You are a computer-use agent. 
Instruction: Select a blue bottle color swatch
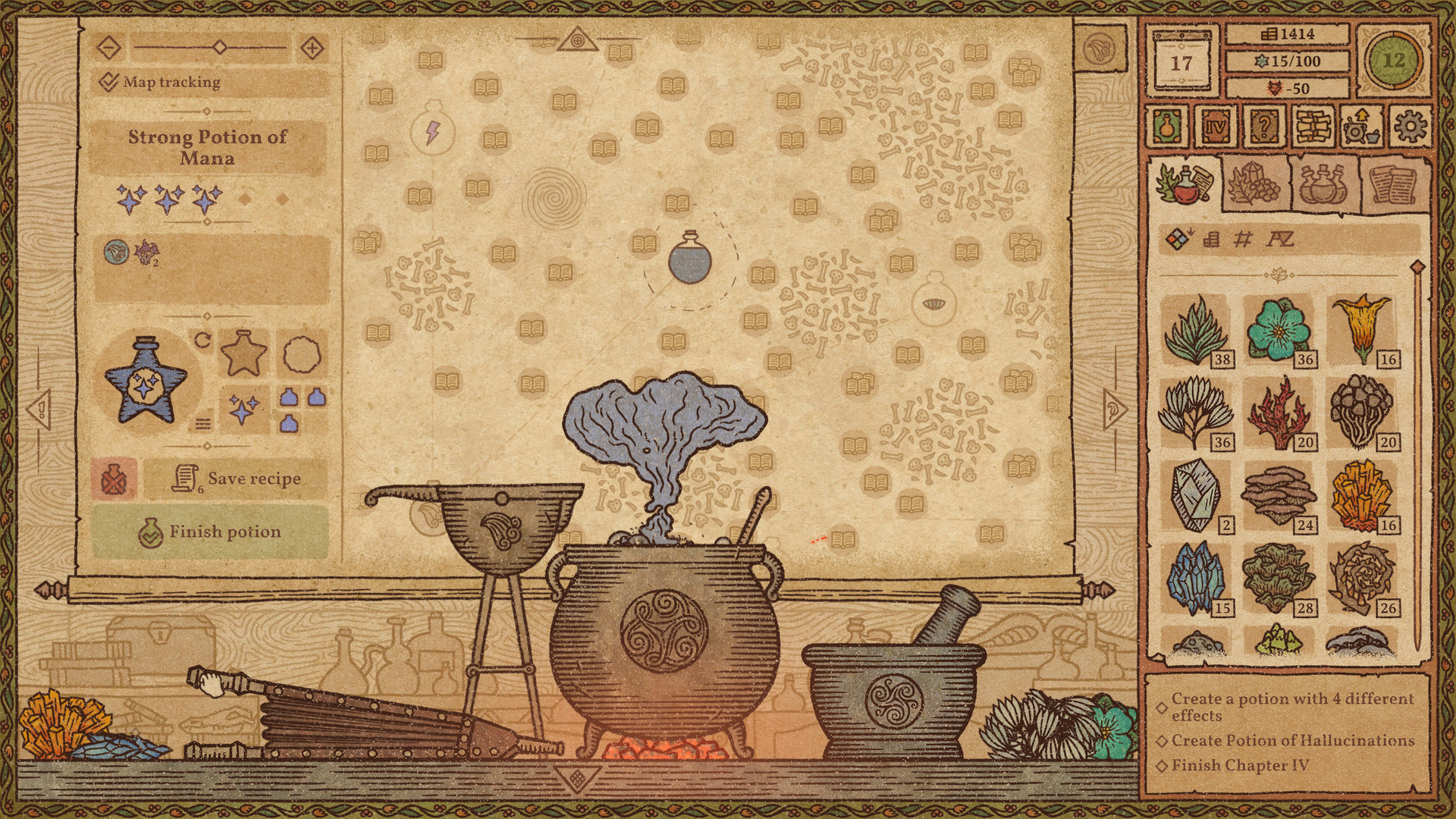[288, 397]
